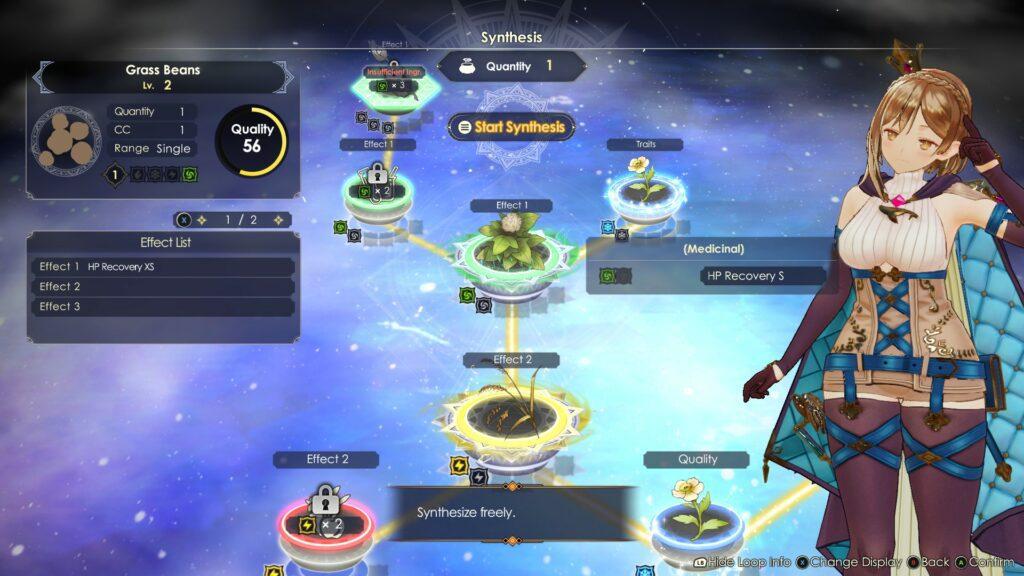The width and height of the screenshot is (1024, 576).
Task: Pick the Quality loop node
Action: (696, 514)
